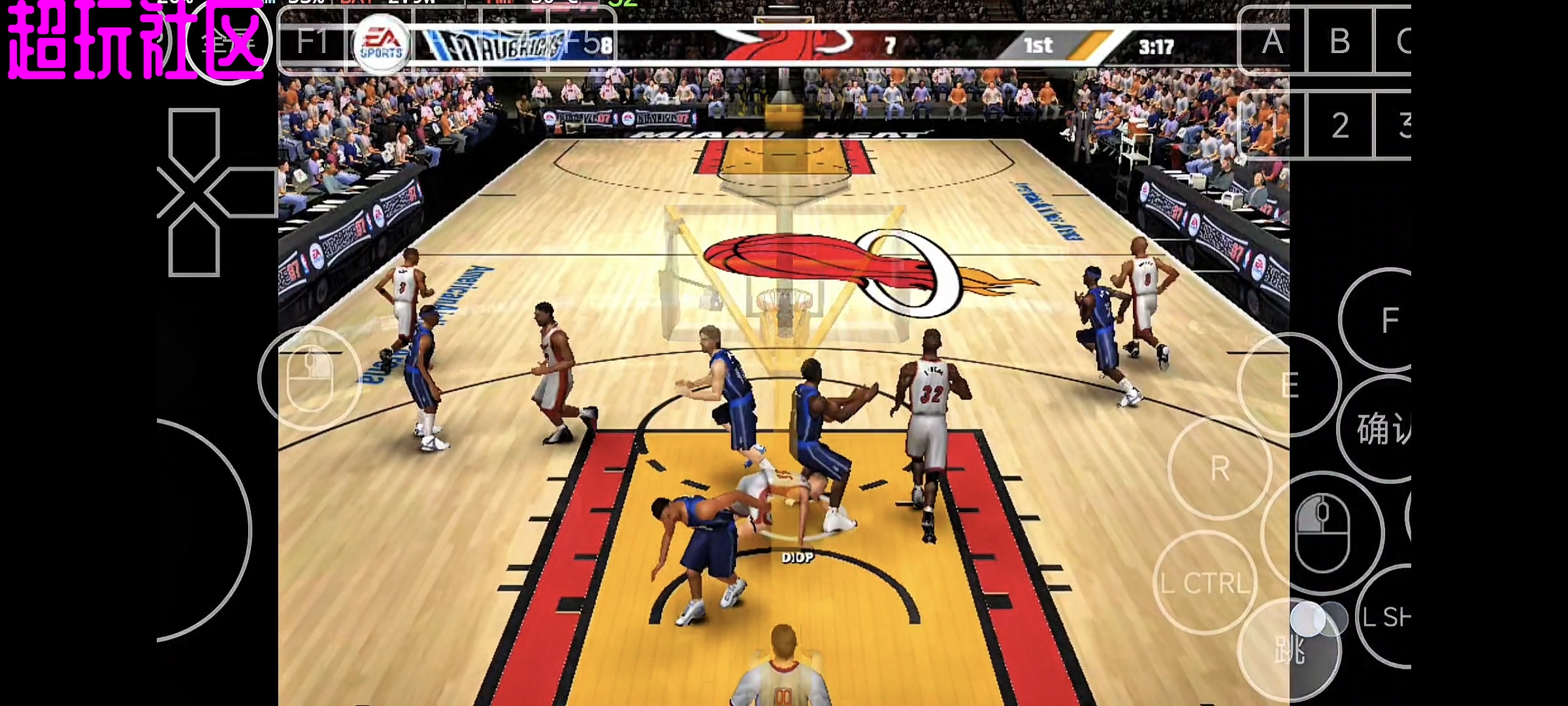Tap the B key button
The image size is (1568, 706).
pos(1340,42)
